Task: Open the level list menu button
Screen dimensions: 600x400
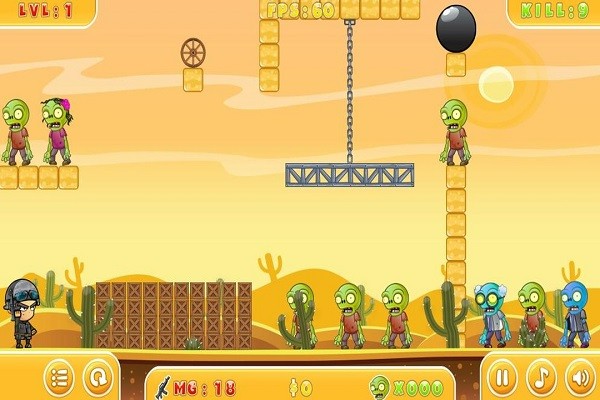Action: click(61, 379)
